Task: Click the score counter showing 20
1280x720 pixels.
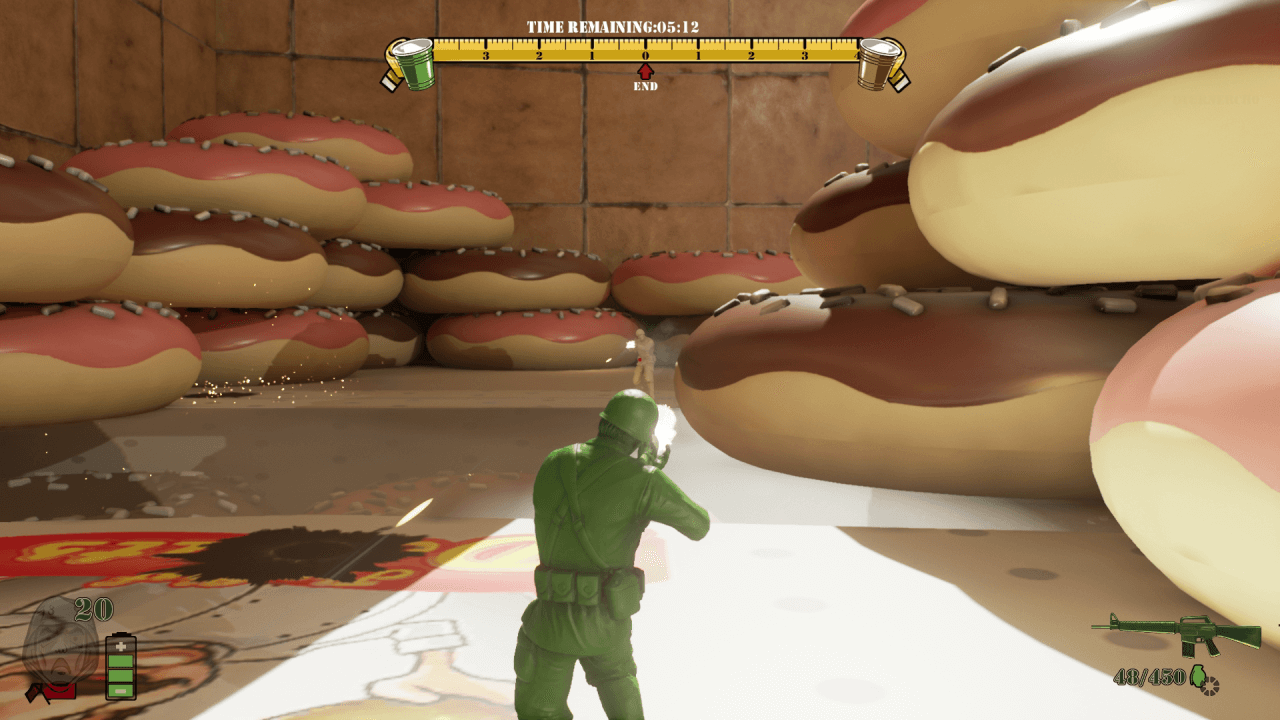Action: pyautogui.click(x=93, y=609)
